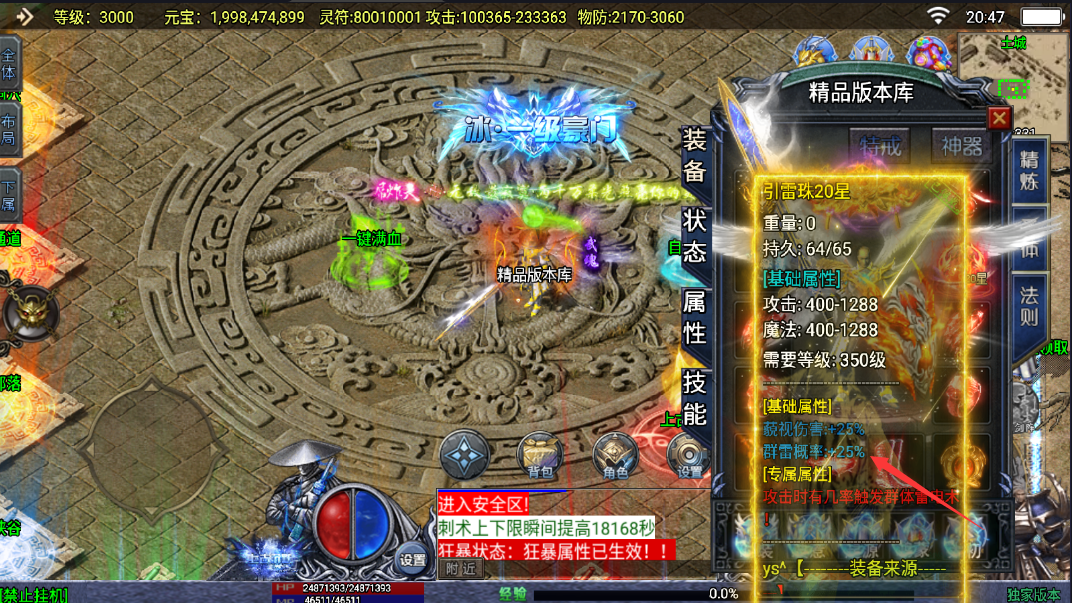
Task: Open the 角色 character sheet icon
Action: 615,455
